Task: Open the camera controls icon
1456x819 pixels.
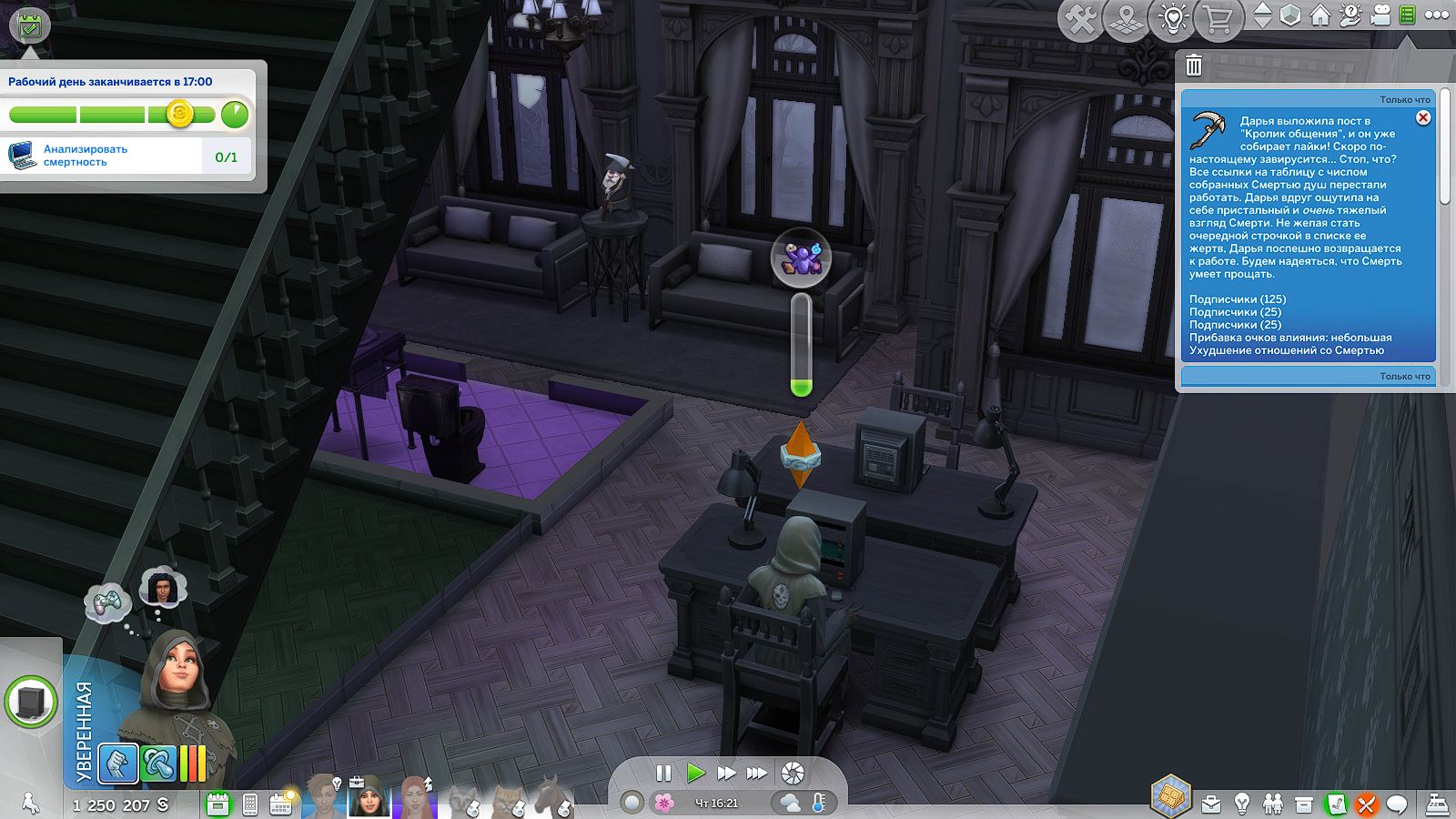Action: click(x=1380, y=15)
